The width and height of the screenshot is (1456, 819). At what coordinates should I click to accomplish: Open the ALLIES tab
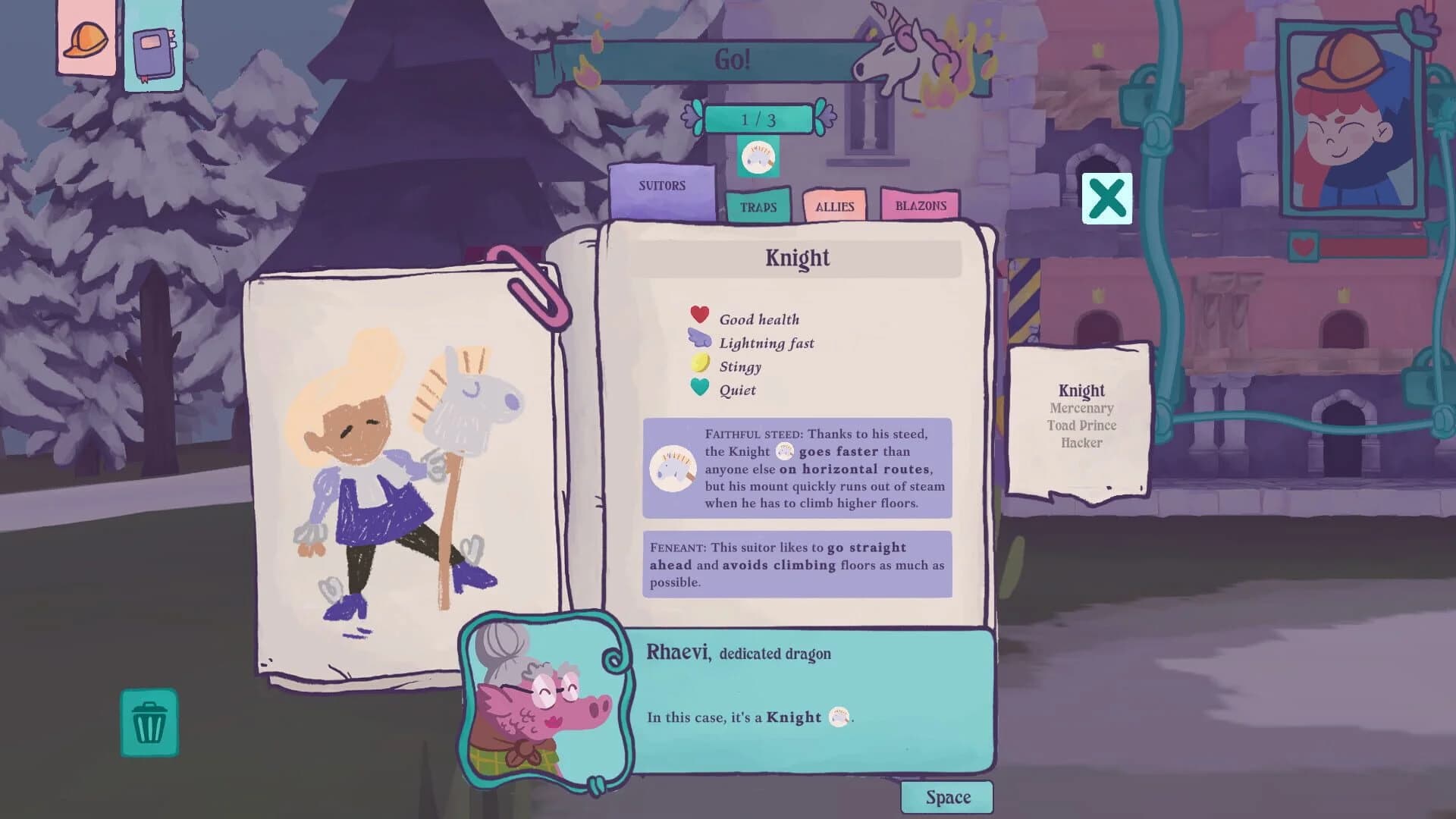834,206
